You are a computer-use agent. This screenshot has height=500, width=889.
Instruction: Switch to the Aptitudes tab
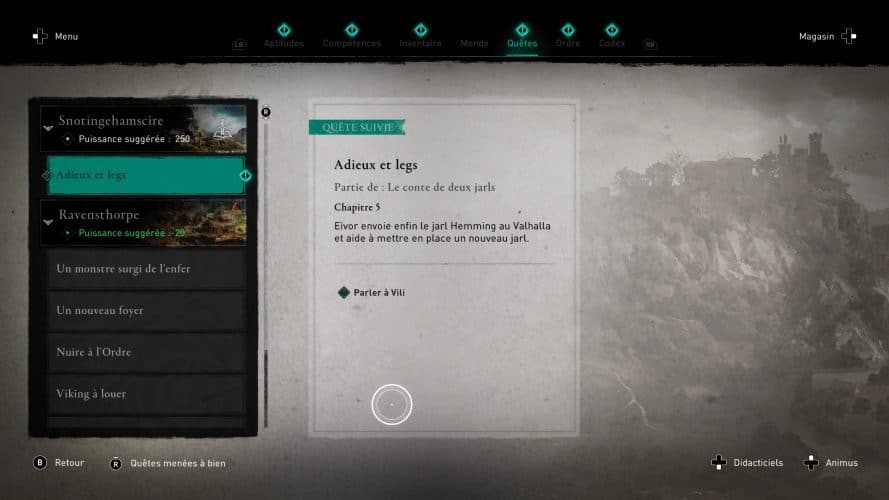click(x=284, y=43)
